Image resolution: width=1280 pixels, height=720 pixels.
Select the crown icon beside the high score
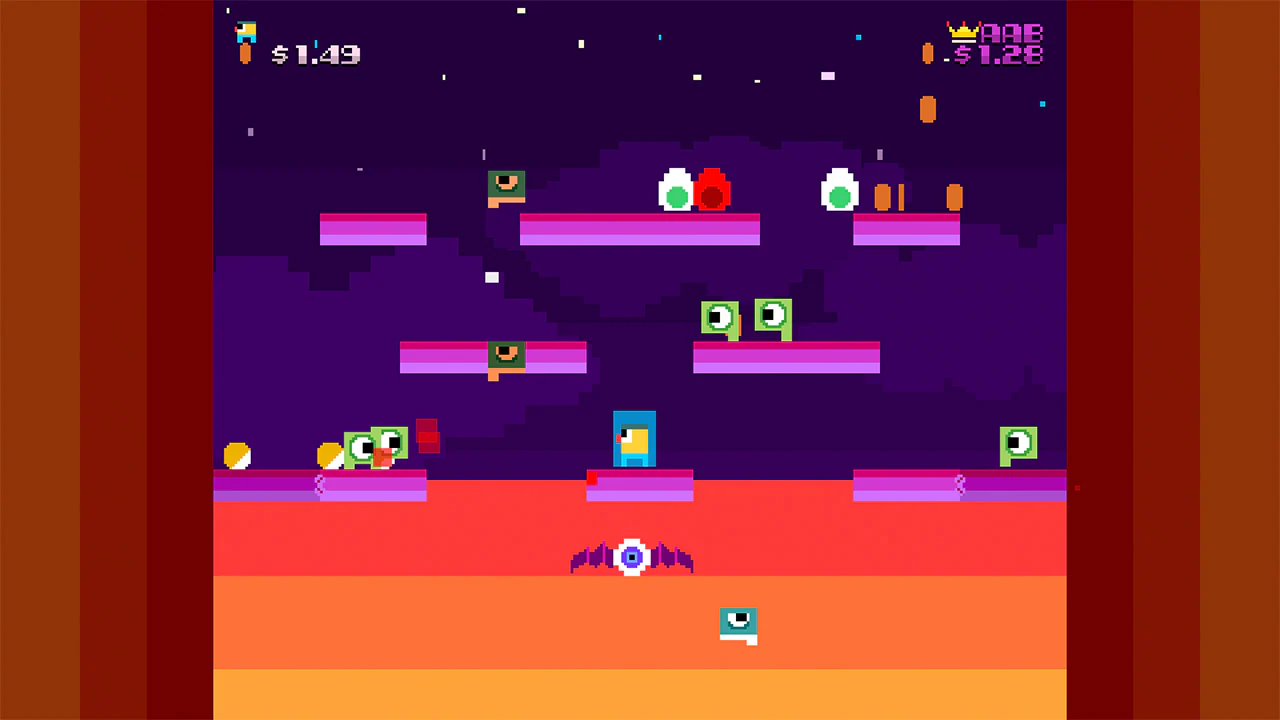pyautogui.click(x=962, y=30)
